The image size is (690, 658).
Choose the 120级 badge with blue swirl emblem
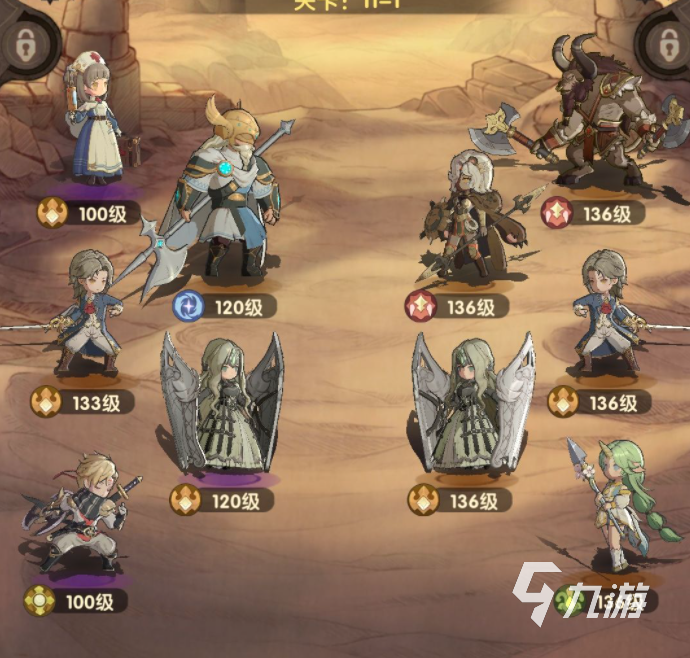(223, 307)
